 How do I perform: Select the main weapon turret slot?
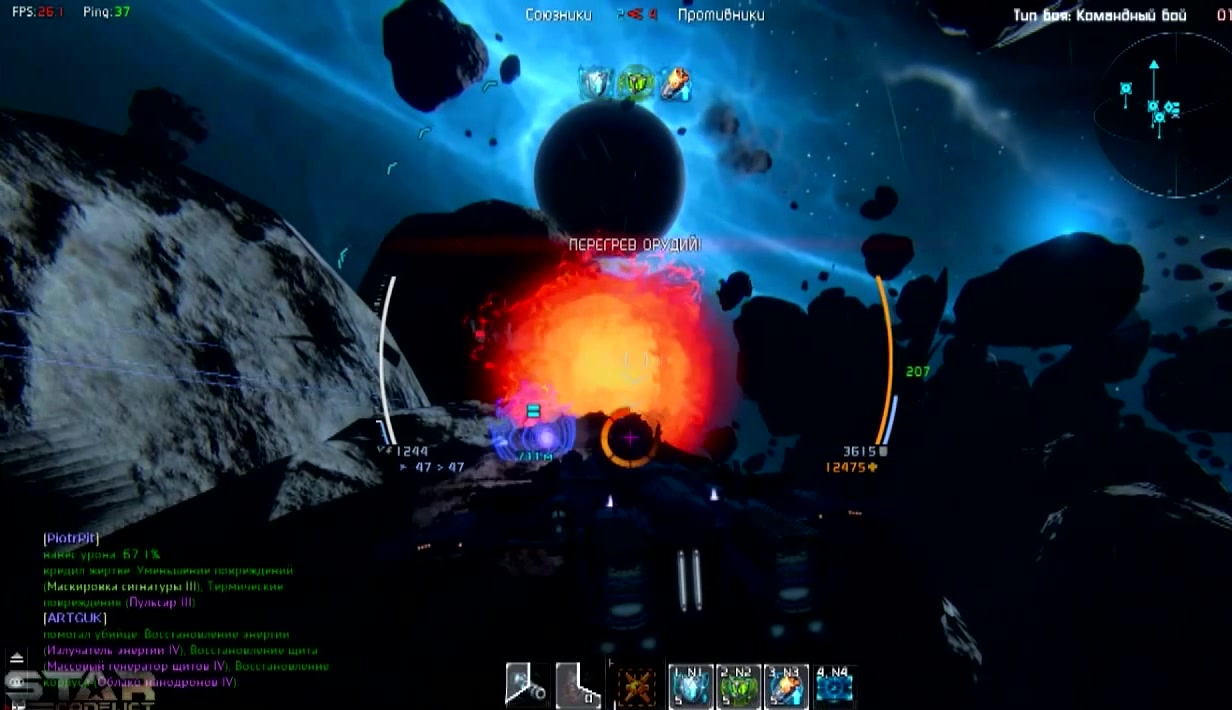(x=526, y=686)
